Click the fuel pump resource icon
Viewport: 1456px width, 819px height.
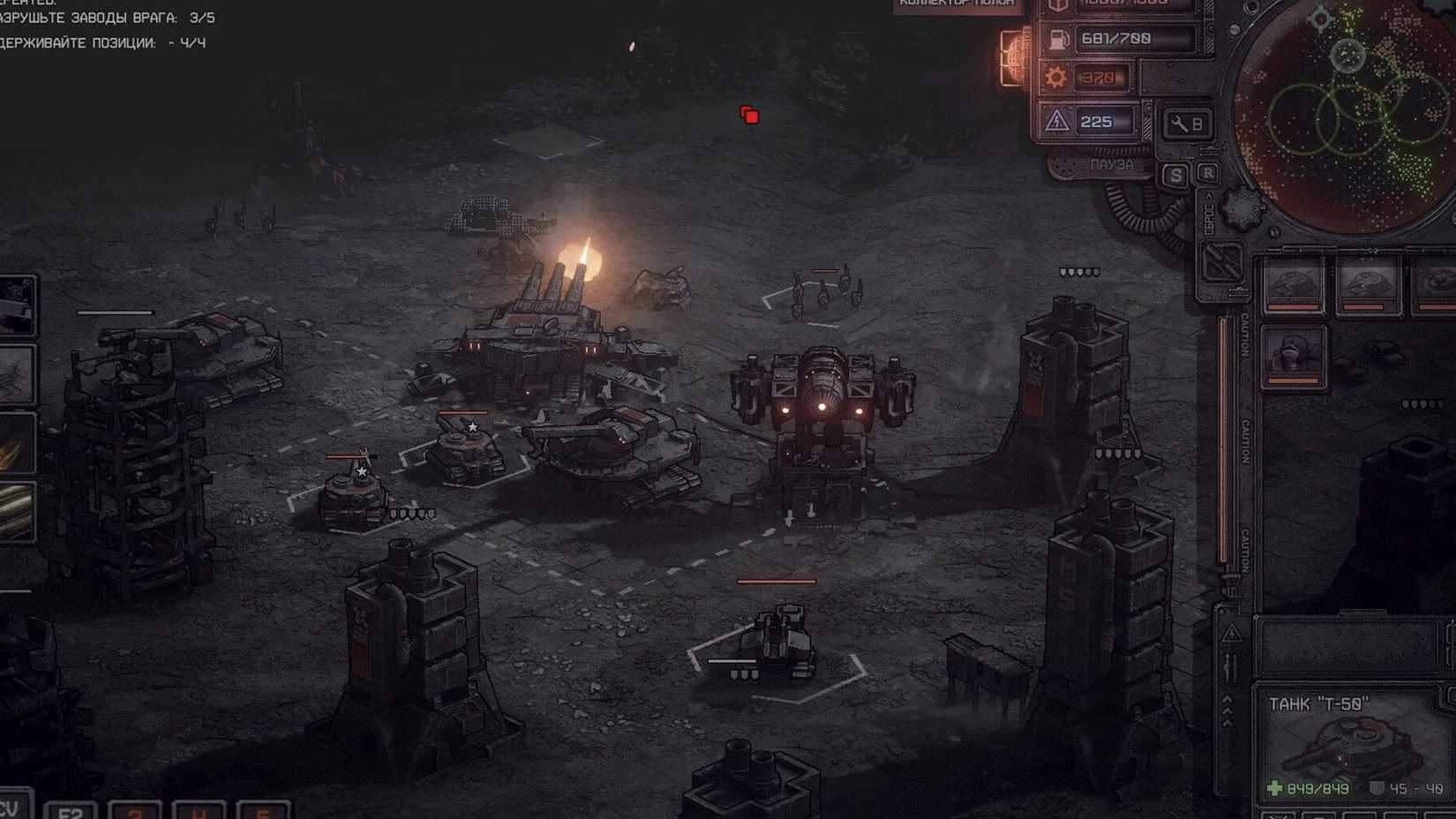click(x=1057, y=38)
